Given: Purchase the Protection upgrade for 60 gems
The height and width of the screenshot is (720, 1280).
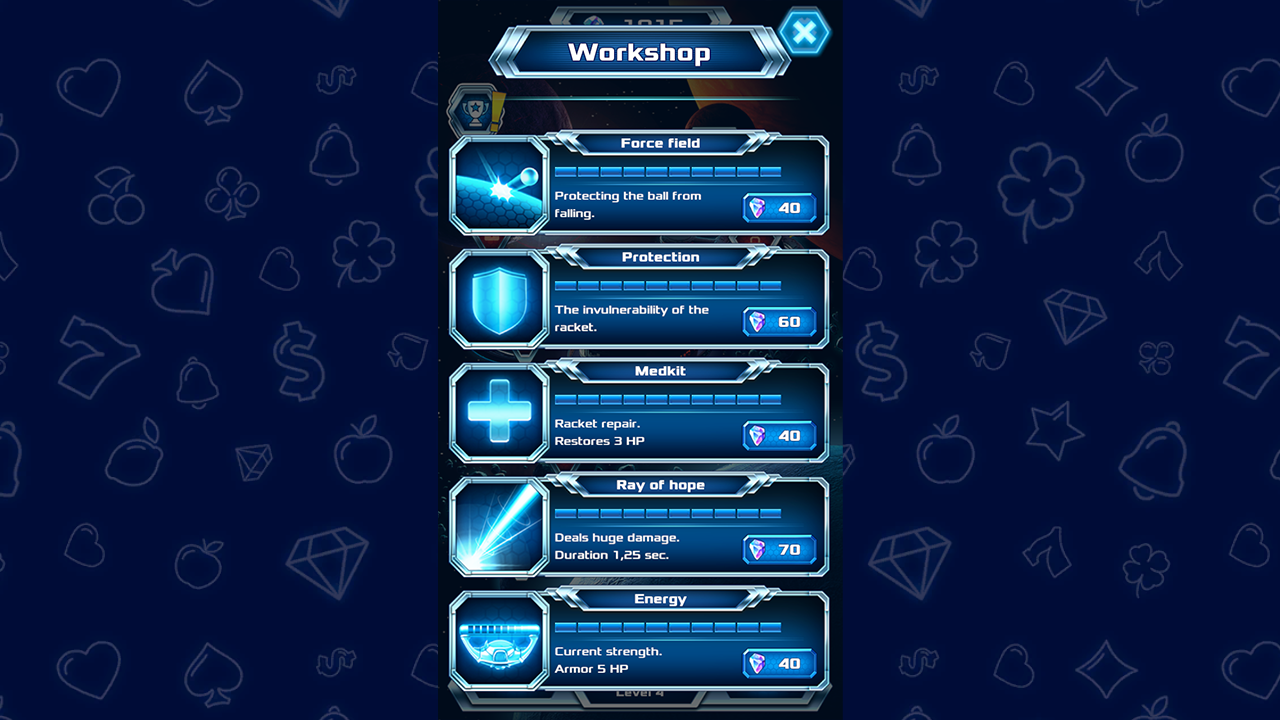Looking at the screenshot, I should [780, 322].
